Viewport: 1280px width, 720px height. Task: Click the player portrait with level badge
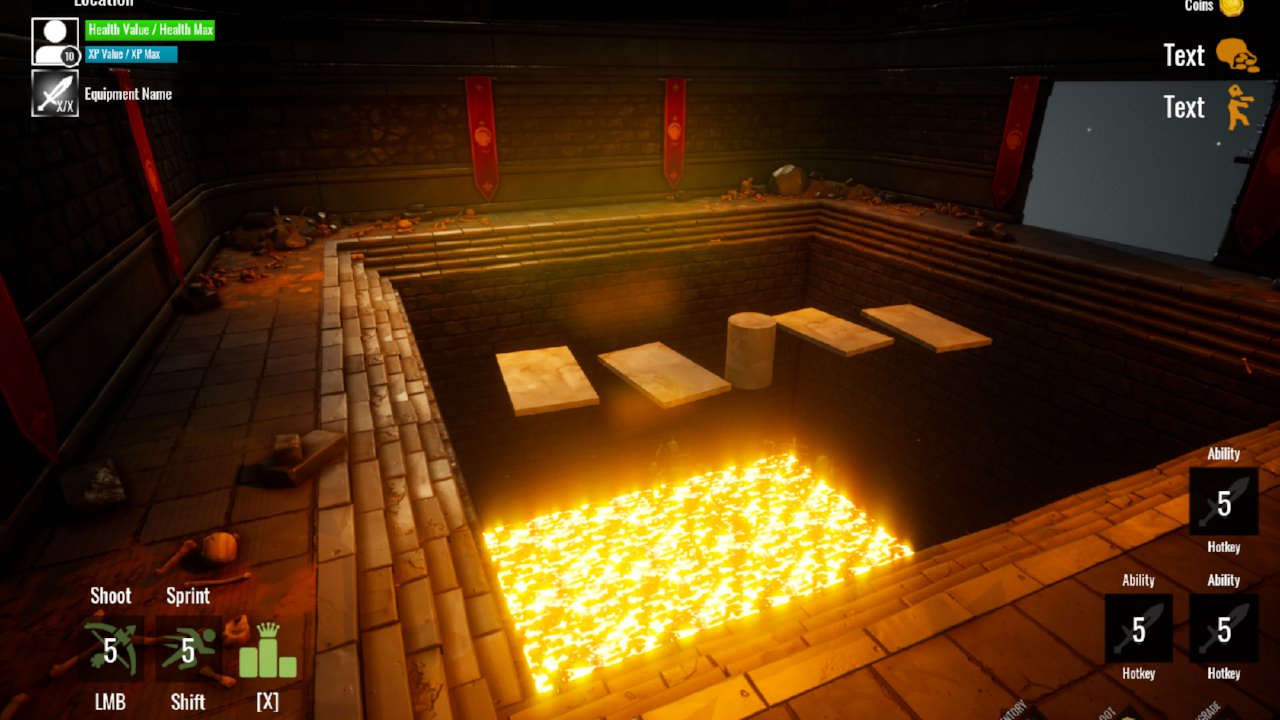pyautogui.click(x=54, y=42)
